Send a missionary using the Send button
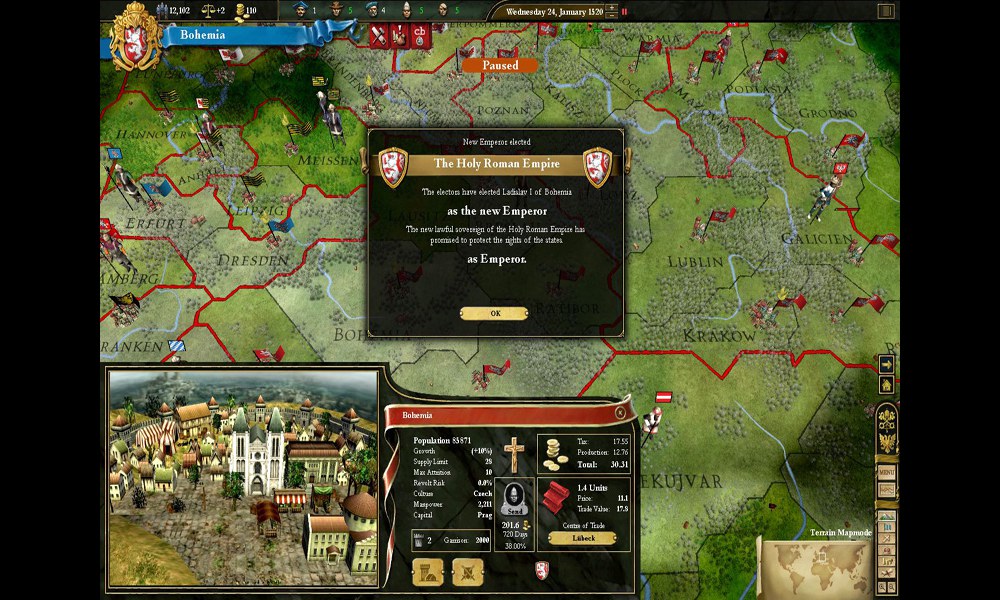This screenshot has width=1000, height=600. click(x=512, y=498)
